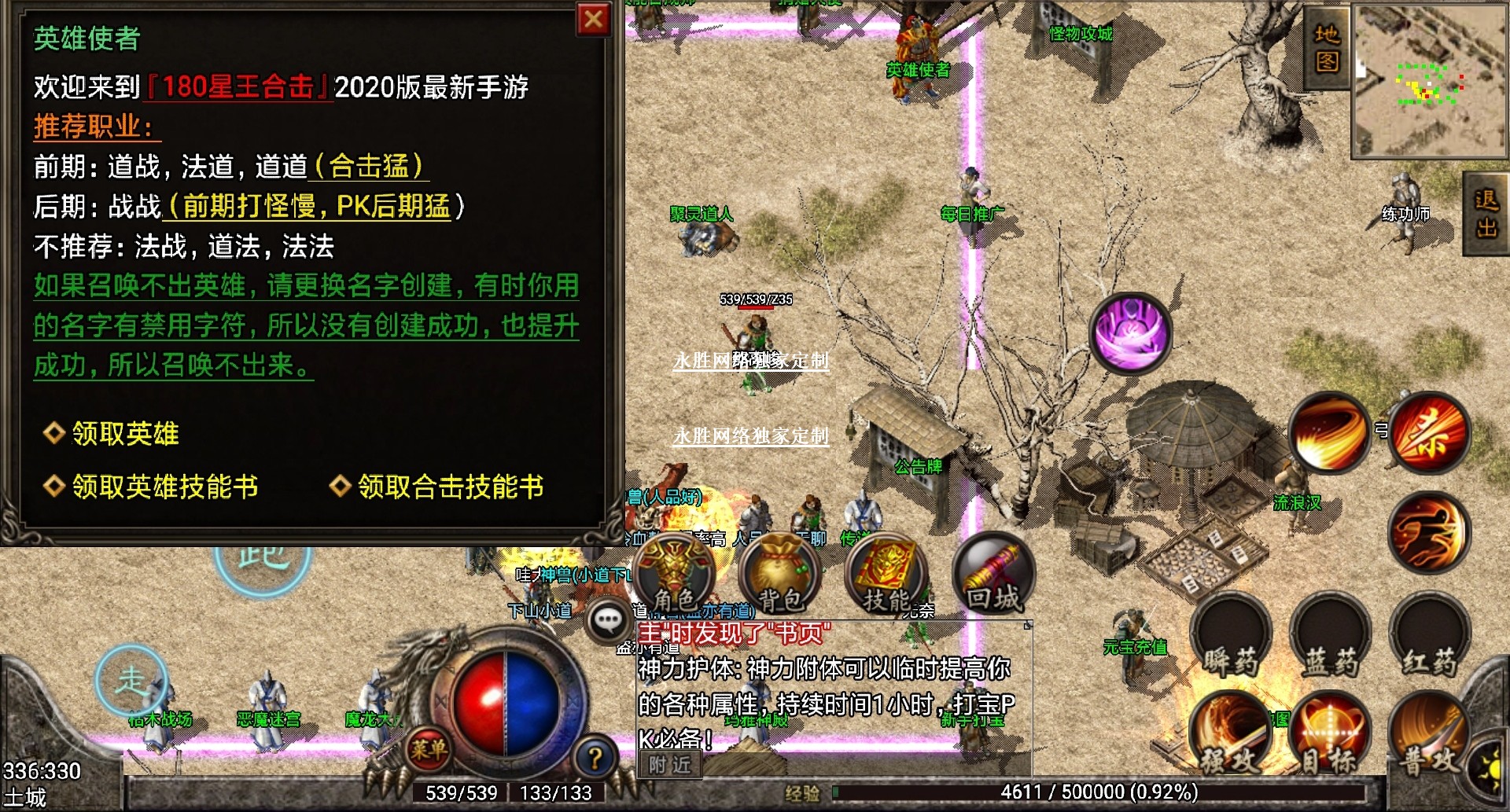Open the 背包 bag inventory
Screen dimensions: 1510x812
pos(780,576)
